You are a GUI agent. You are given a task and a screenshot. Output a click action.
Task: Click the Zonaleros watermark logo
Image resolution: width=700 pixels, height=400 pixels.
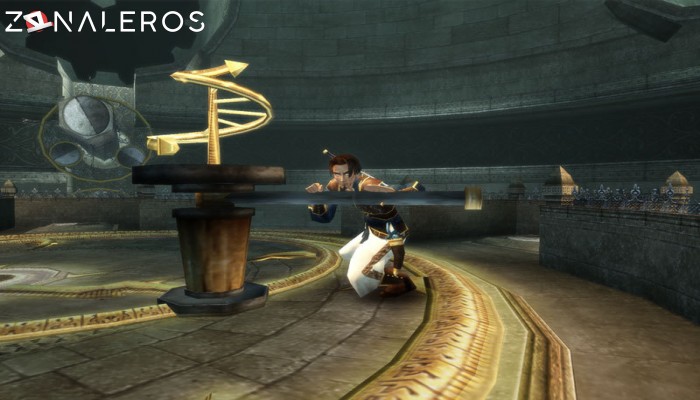(104, 21)
